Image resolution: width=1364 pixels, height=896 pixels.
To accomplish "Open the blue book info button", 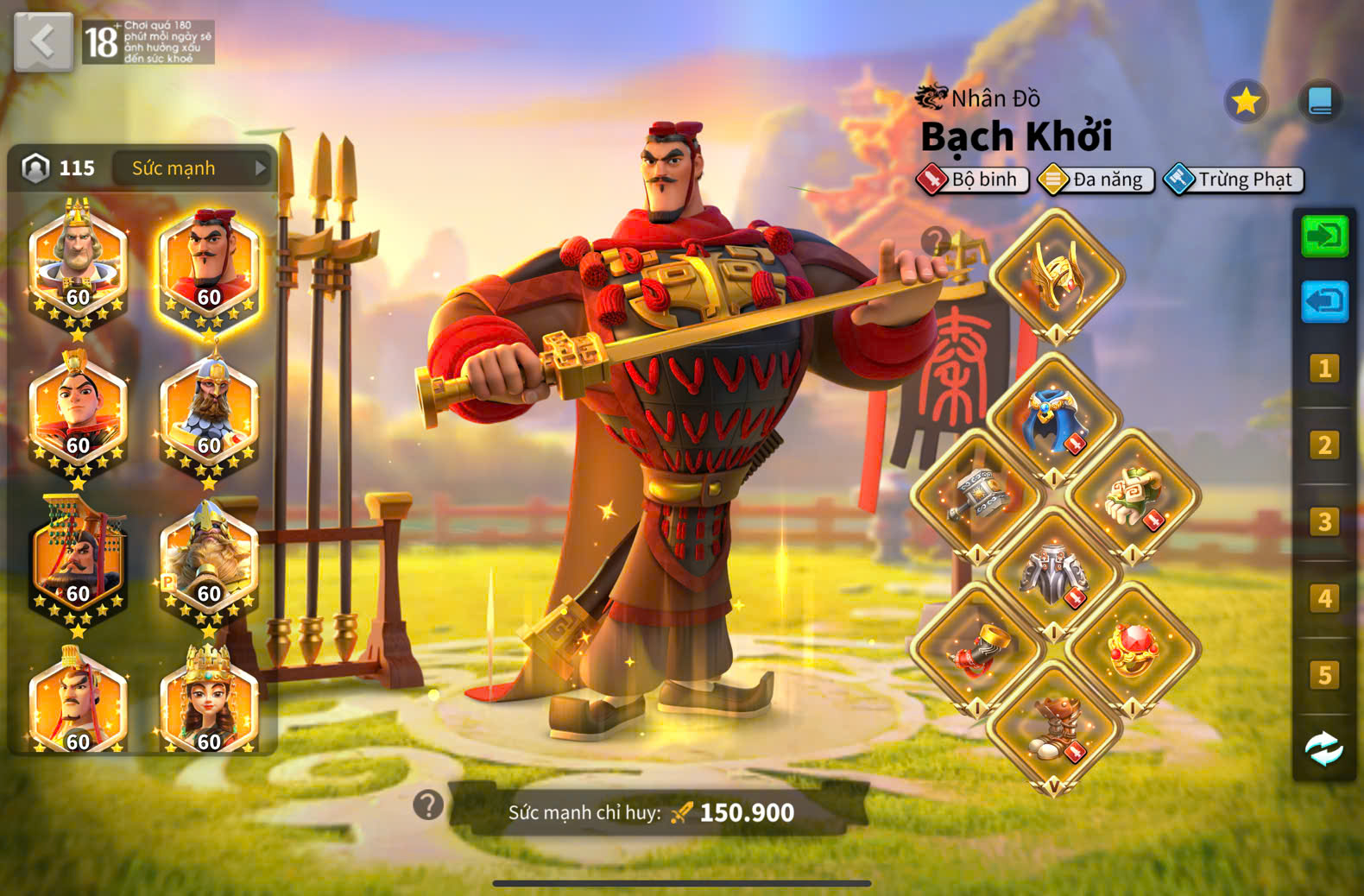I will 1320,102.
